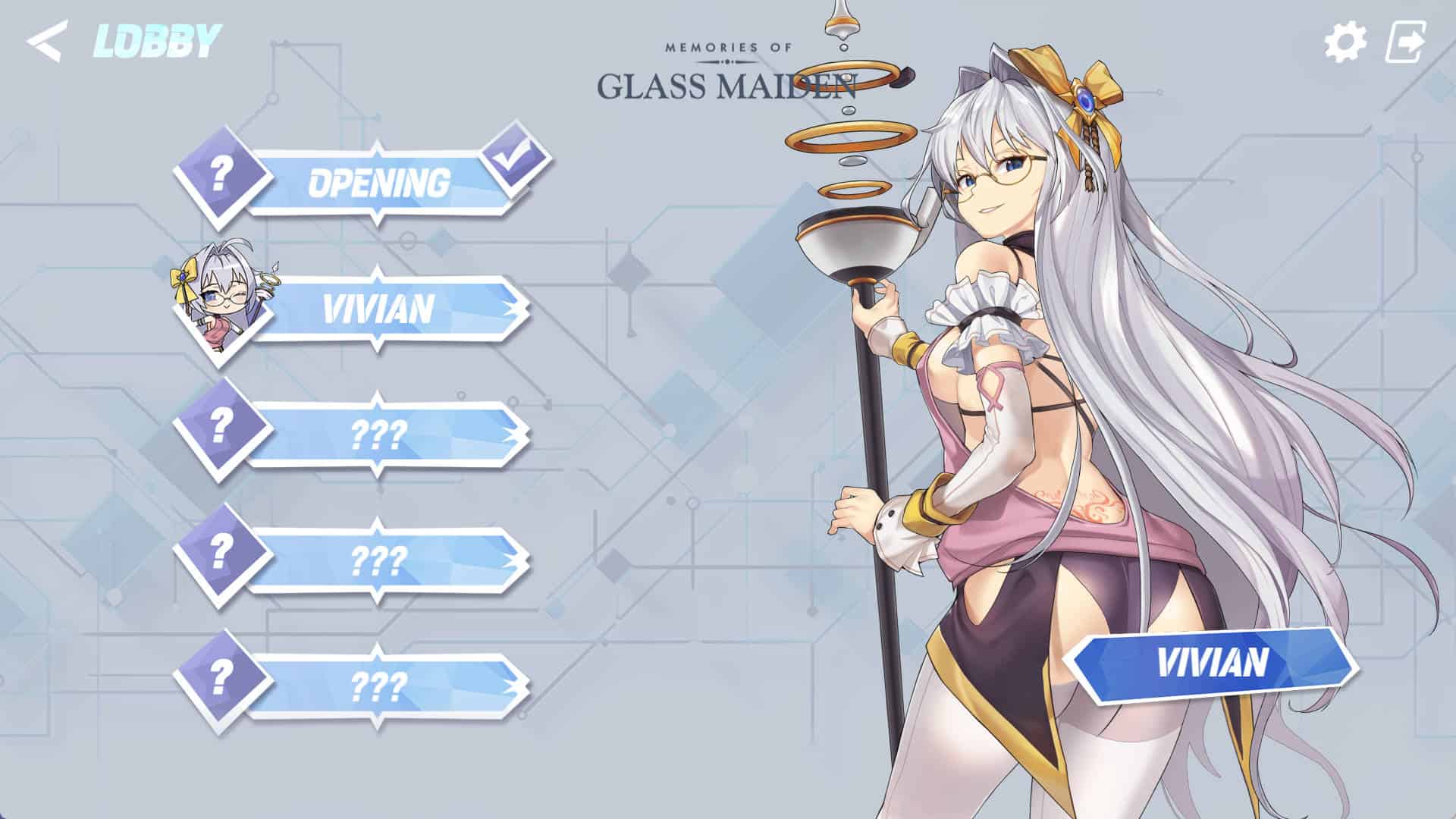Click the dark blue Vivian name button
The height and width of the screenshot is (819, 1456).
click(x=1211, y=662)
